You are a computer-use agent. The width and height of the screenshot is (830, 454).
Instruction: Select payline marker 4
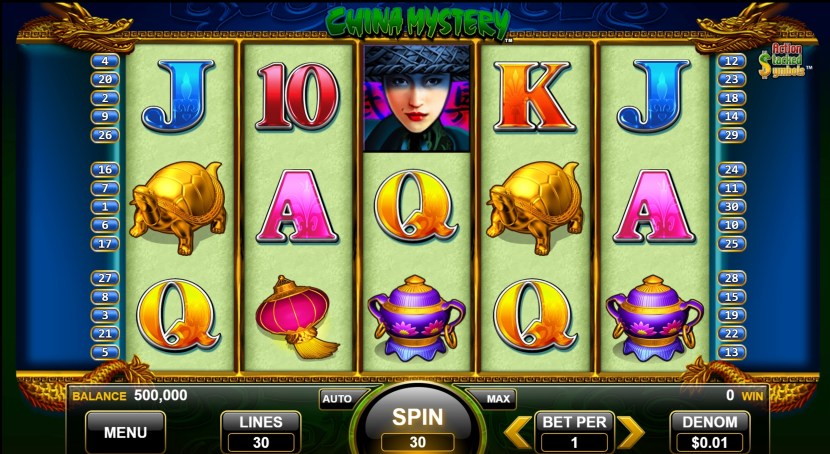click(x=105, y=61)
